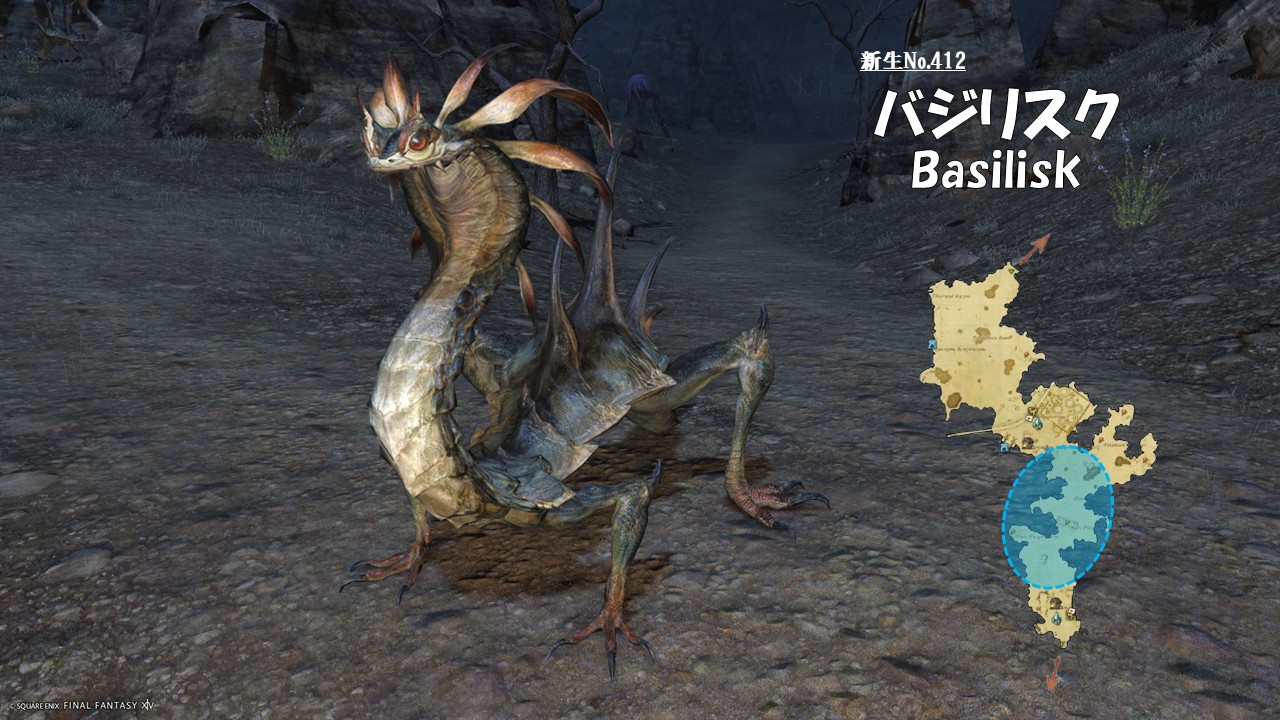
Task: Open the underlined 新生No.412 label
Action: tap(912, 62)
